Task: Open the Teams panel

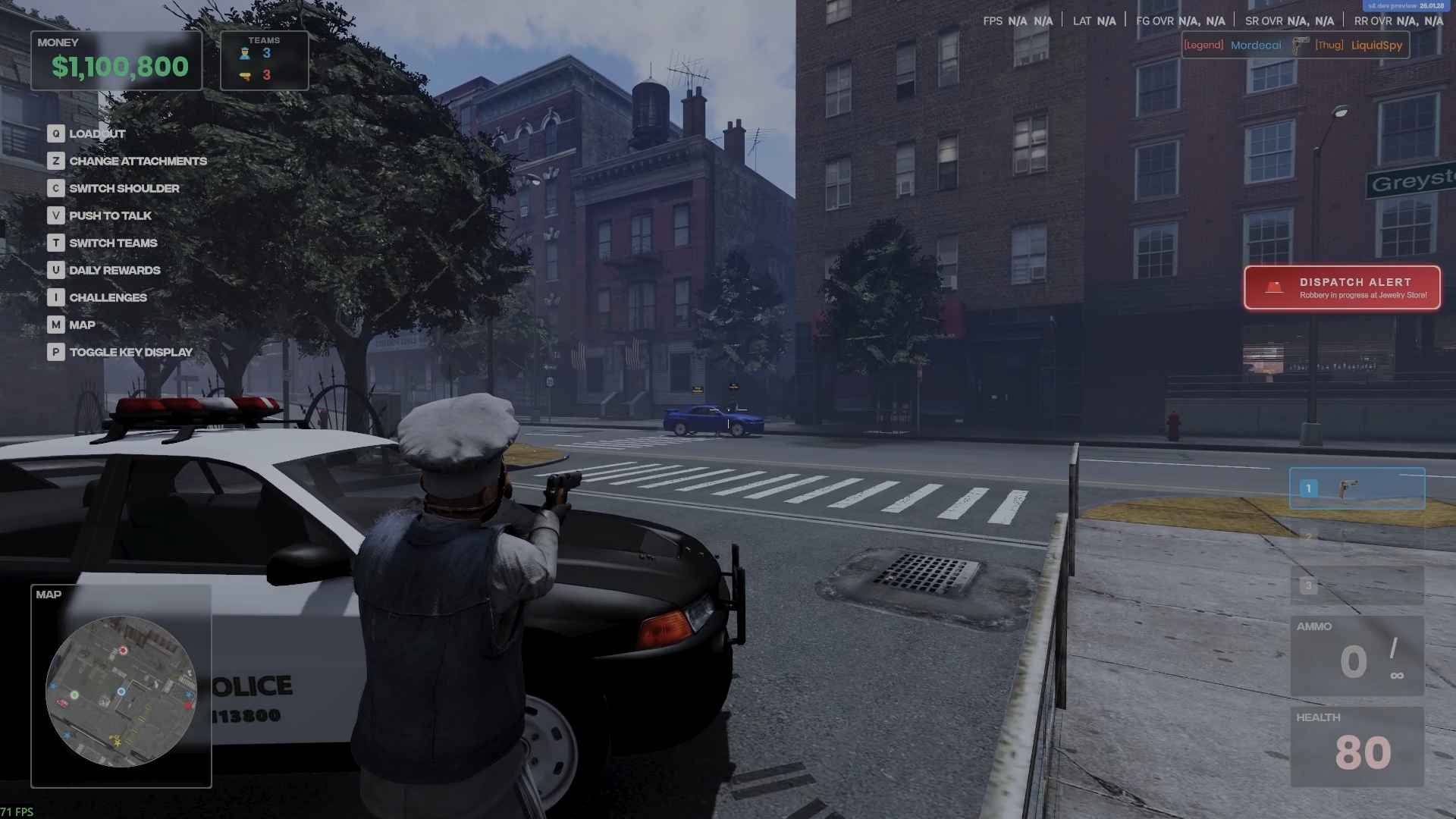Action: click(x=264, y=61)
